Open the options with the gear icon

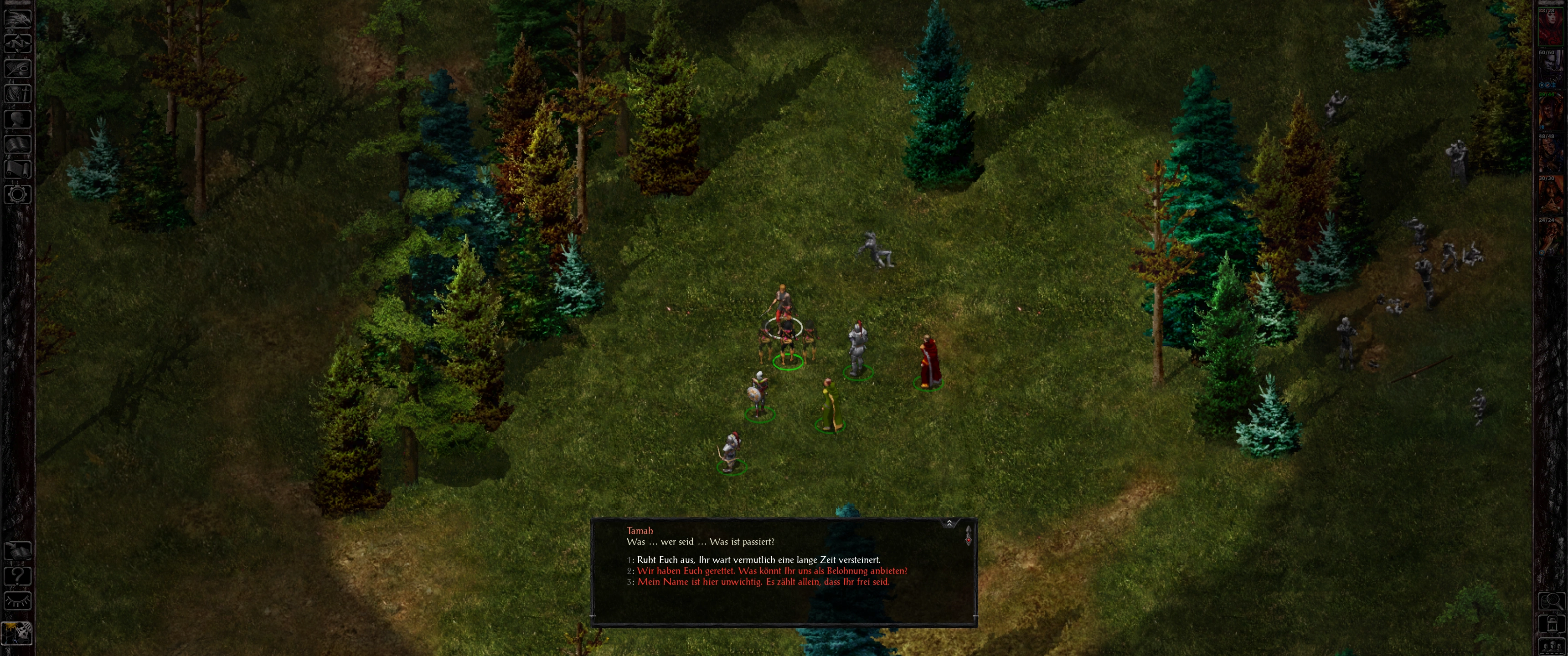(17, 195)
